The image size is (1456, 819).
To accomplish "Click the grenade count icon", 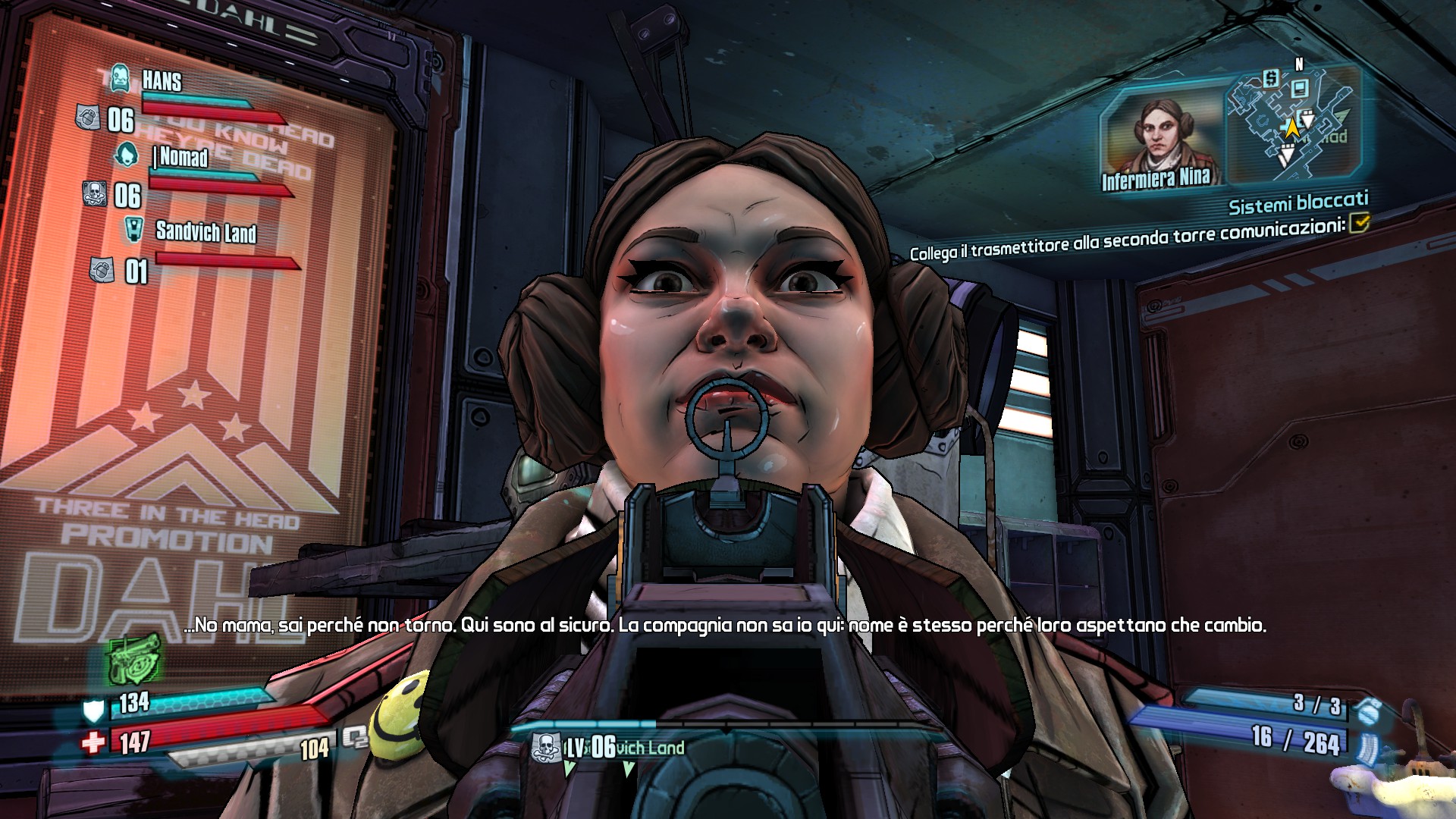I will click(1369, 712).
